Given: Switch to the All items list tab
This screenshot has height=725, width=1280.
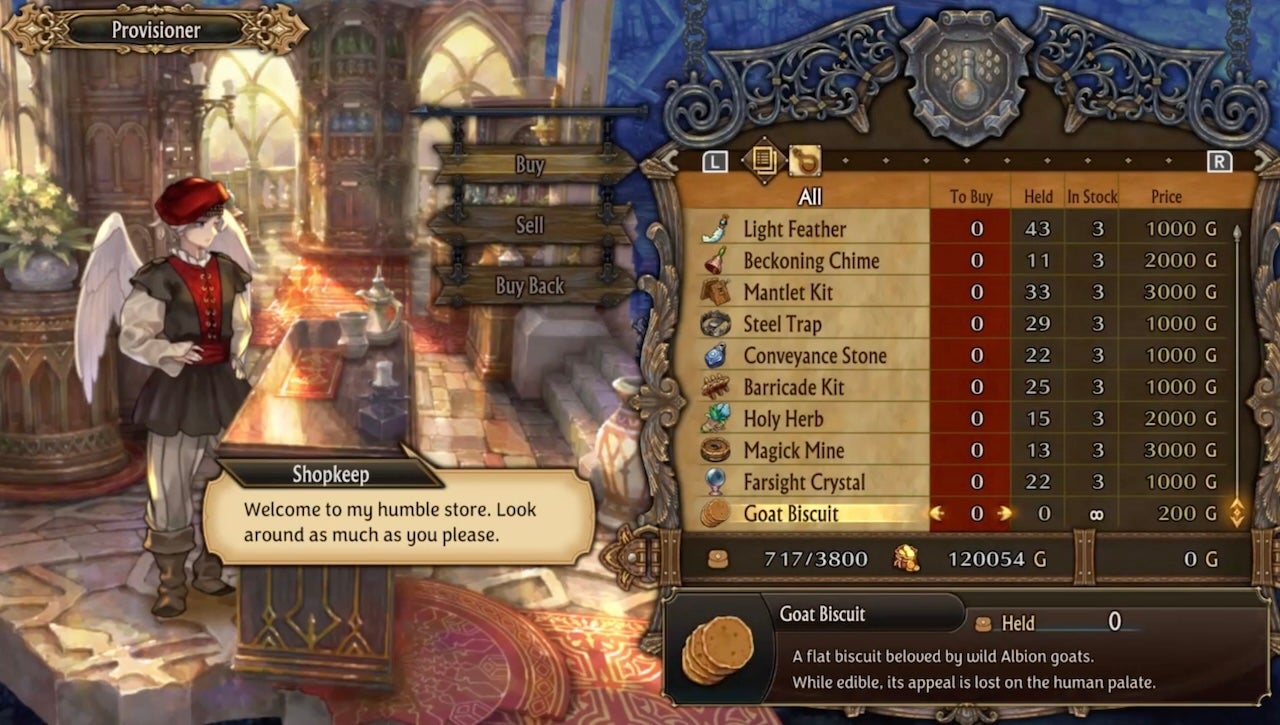Looking at the screenshot, I should [763, 160].
